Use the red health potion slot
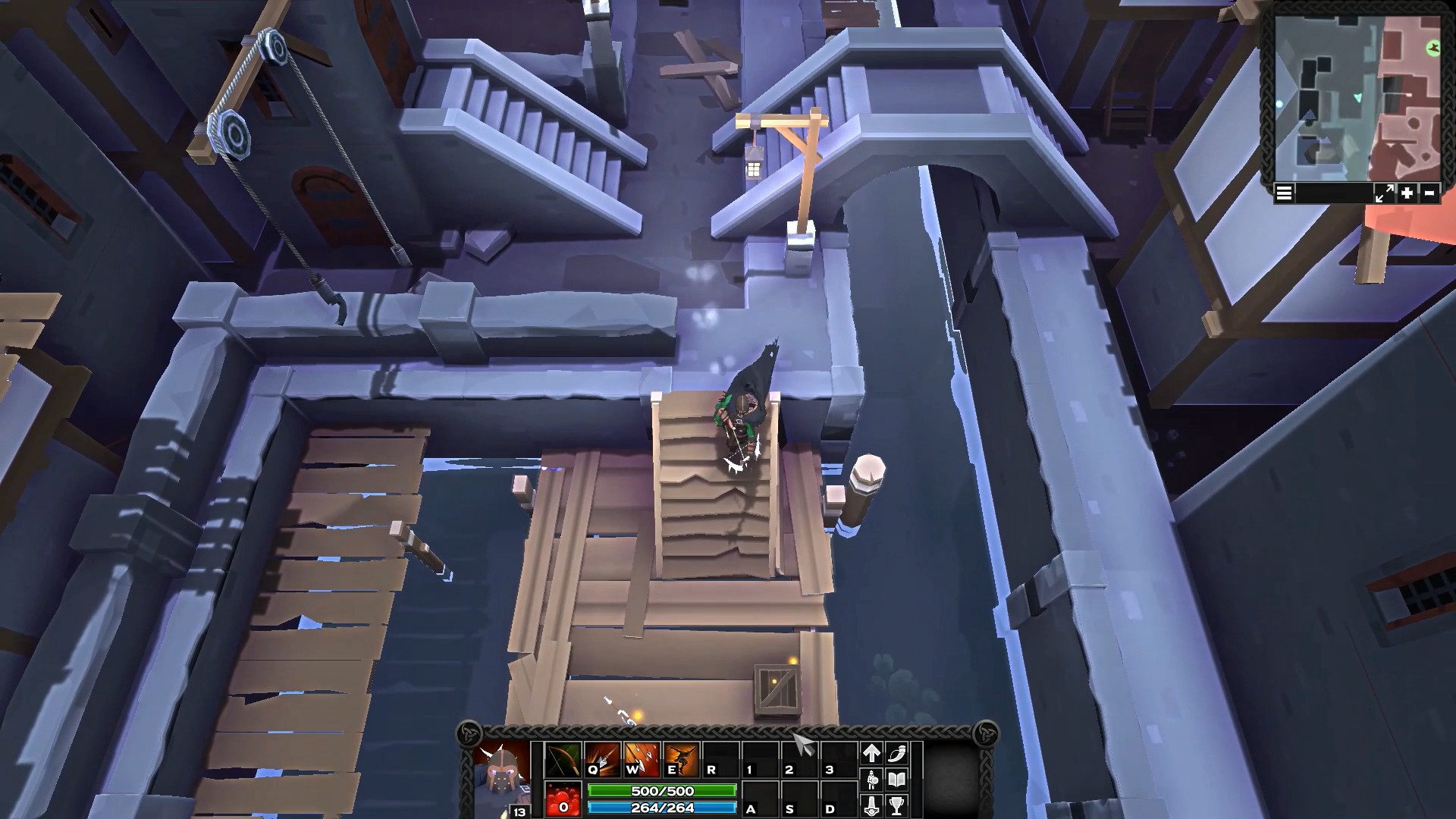Screen dimensions: 1456x819 tap(563, 799)
